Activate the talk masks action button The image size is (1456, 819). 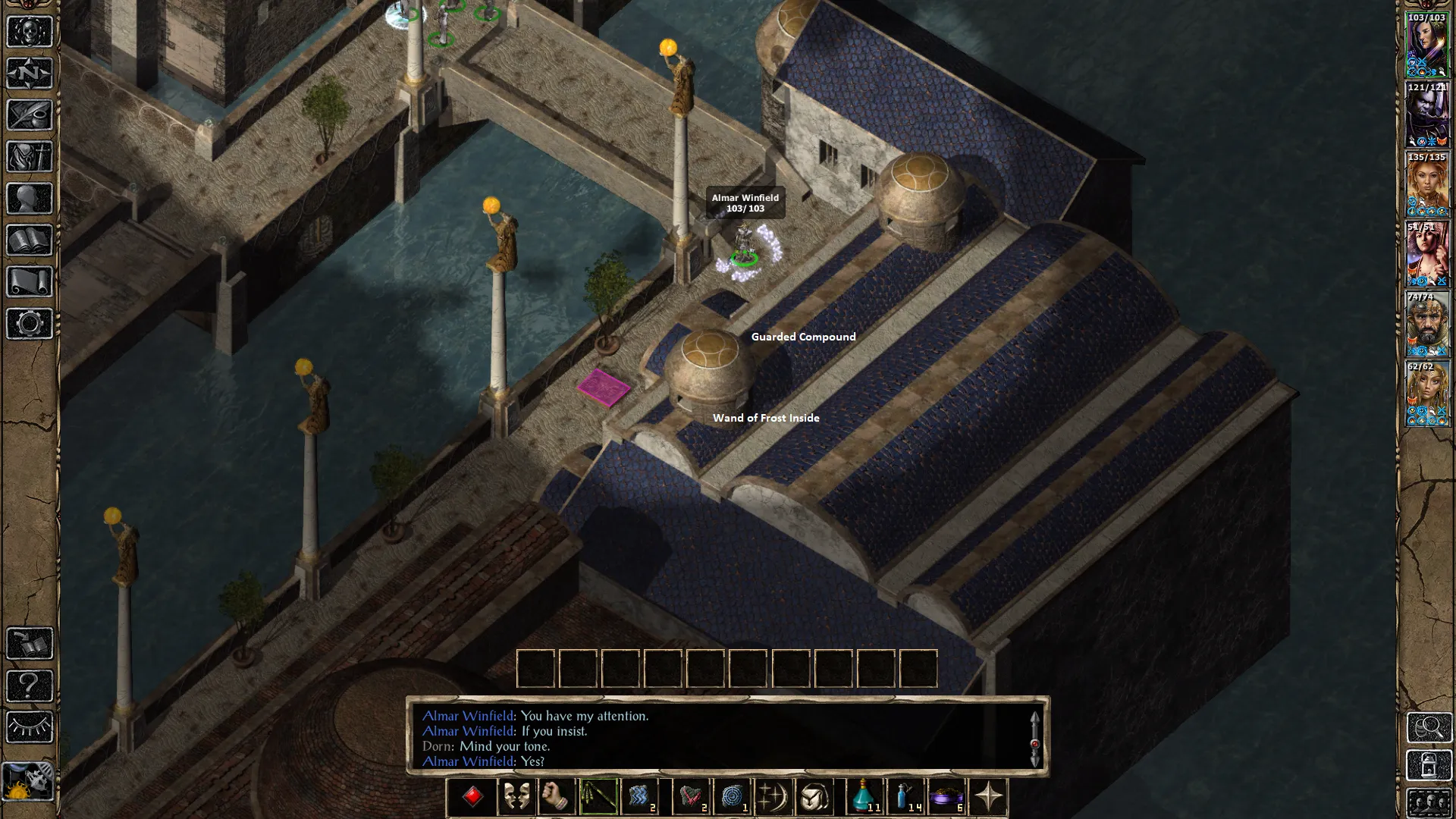pyautogui.click(x=516, y=797)
